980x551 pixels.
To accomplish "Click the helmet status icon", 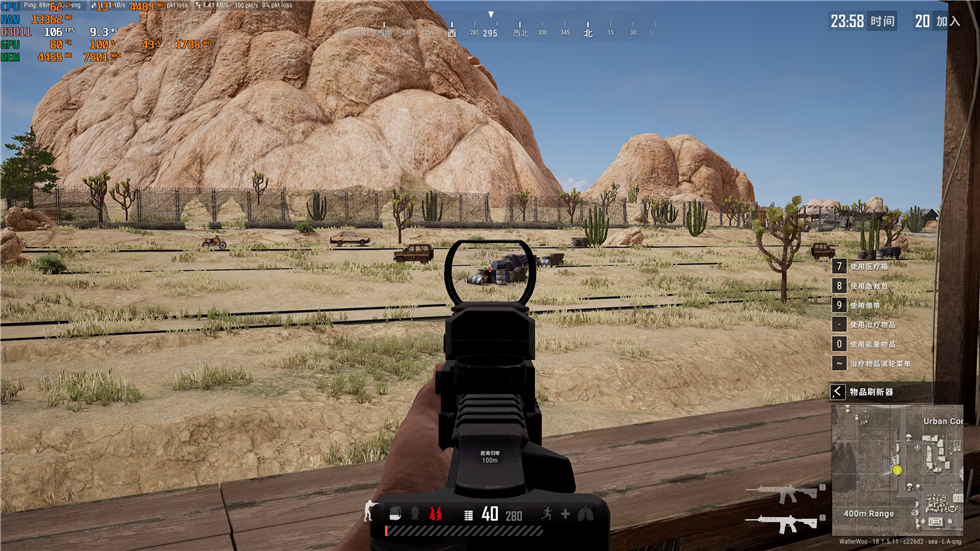I will (x=415, y=514).
